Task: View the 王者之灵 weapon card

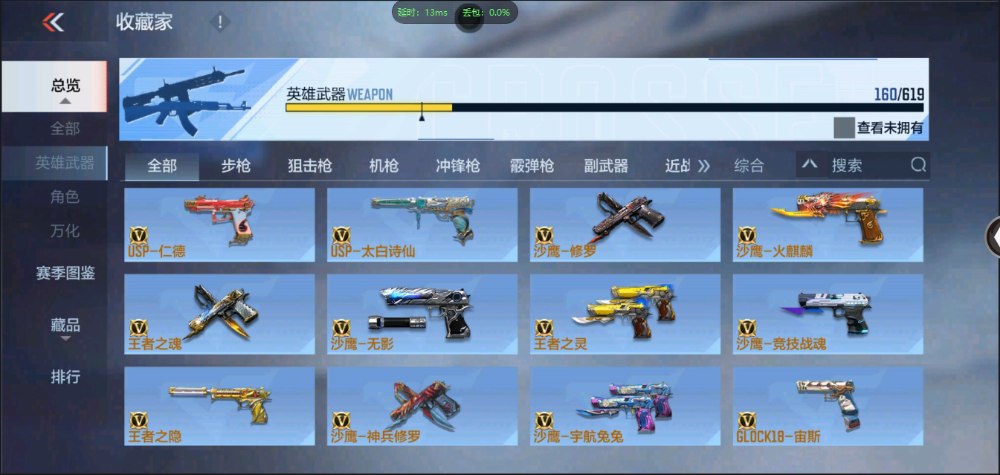Action: coord(624,311)
